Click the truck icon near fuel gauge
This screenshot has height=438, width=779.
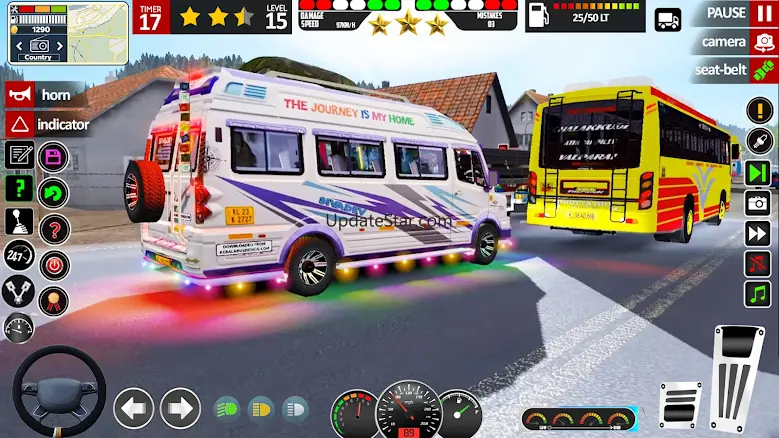667,19
